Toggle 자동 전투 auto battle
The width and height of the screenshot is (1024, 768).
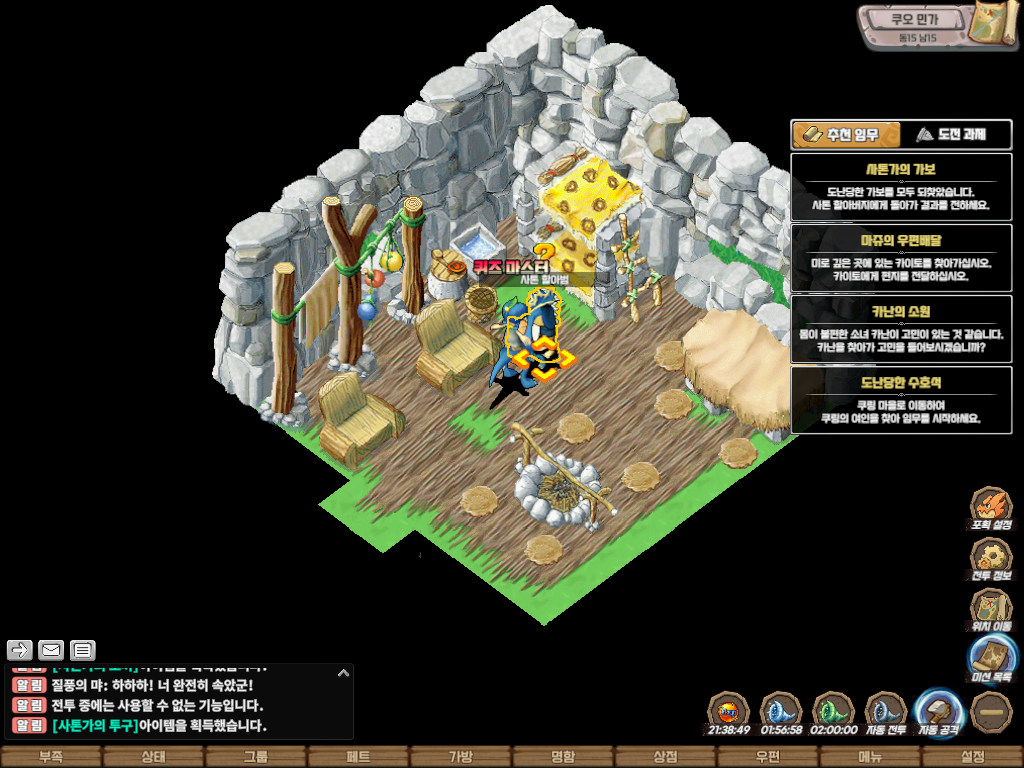885,712
